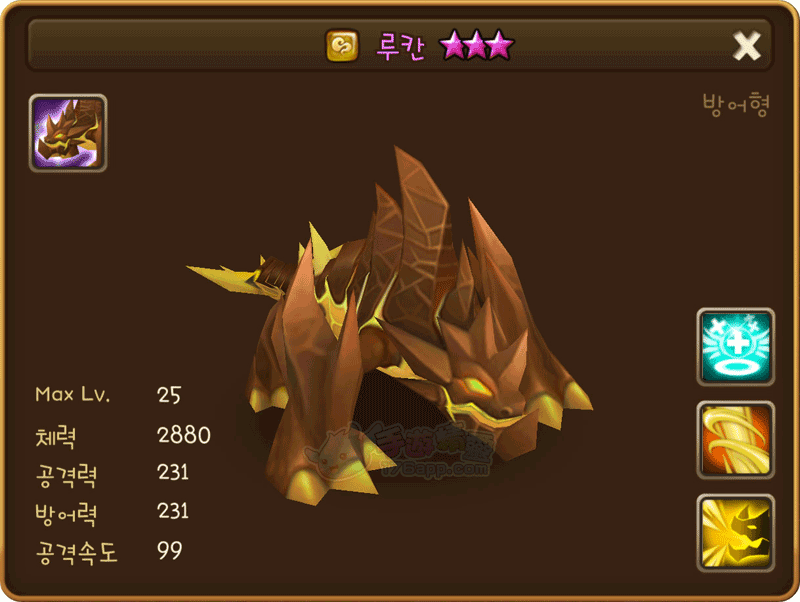This screenshot has width=800, height=602.
Task: Select the monster portrait thumbnail
Action: pos(68,133)
